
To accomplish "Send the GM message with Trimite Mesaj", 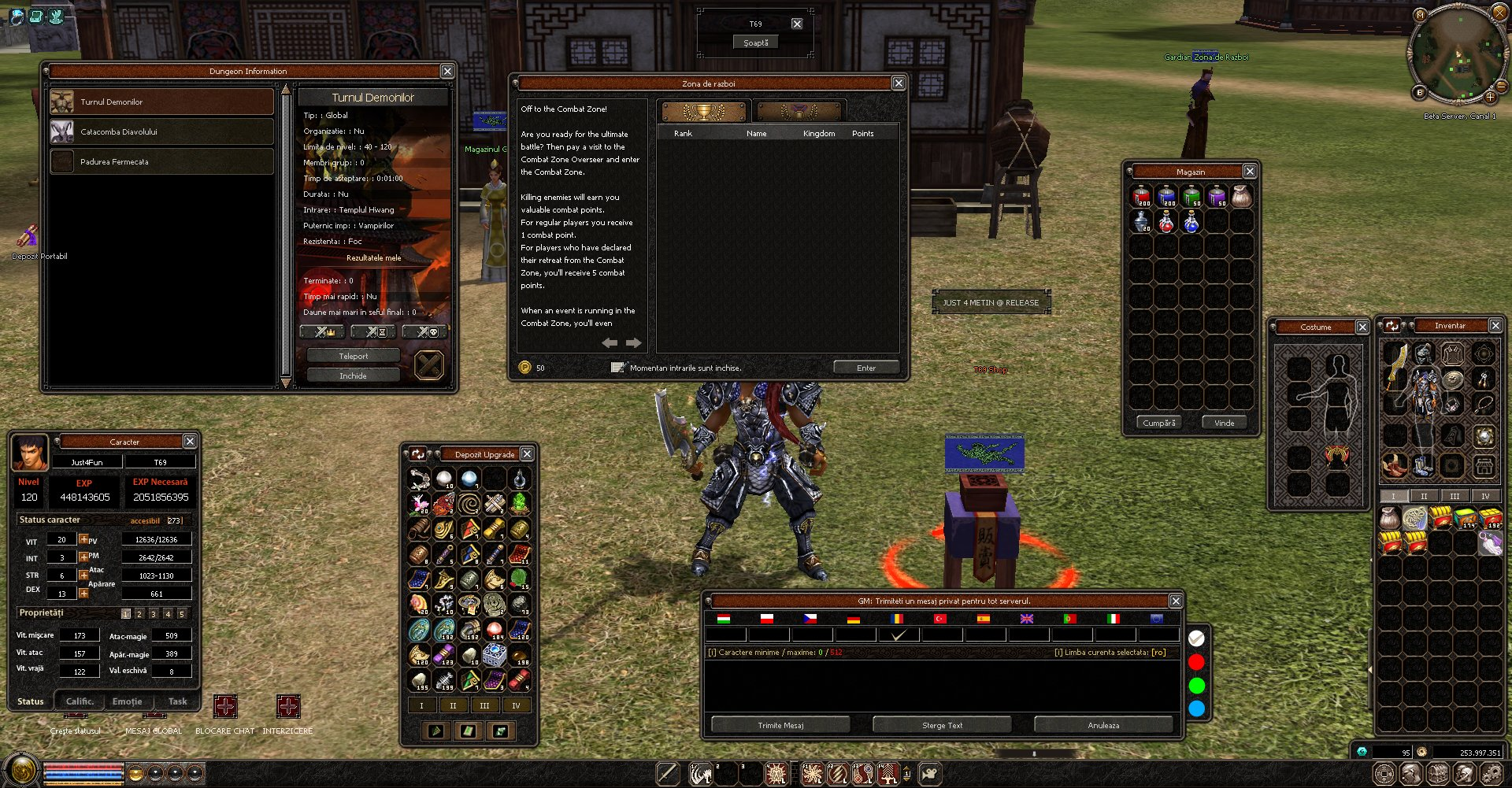I will [x=780, y=725].
